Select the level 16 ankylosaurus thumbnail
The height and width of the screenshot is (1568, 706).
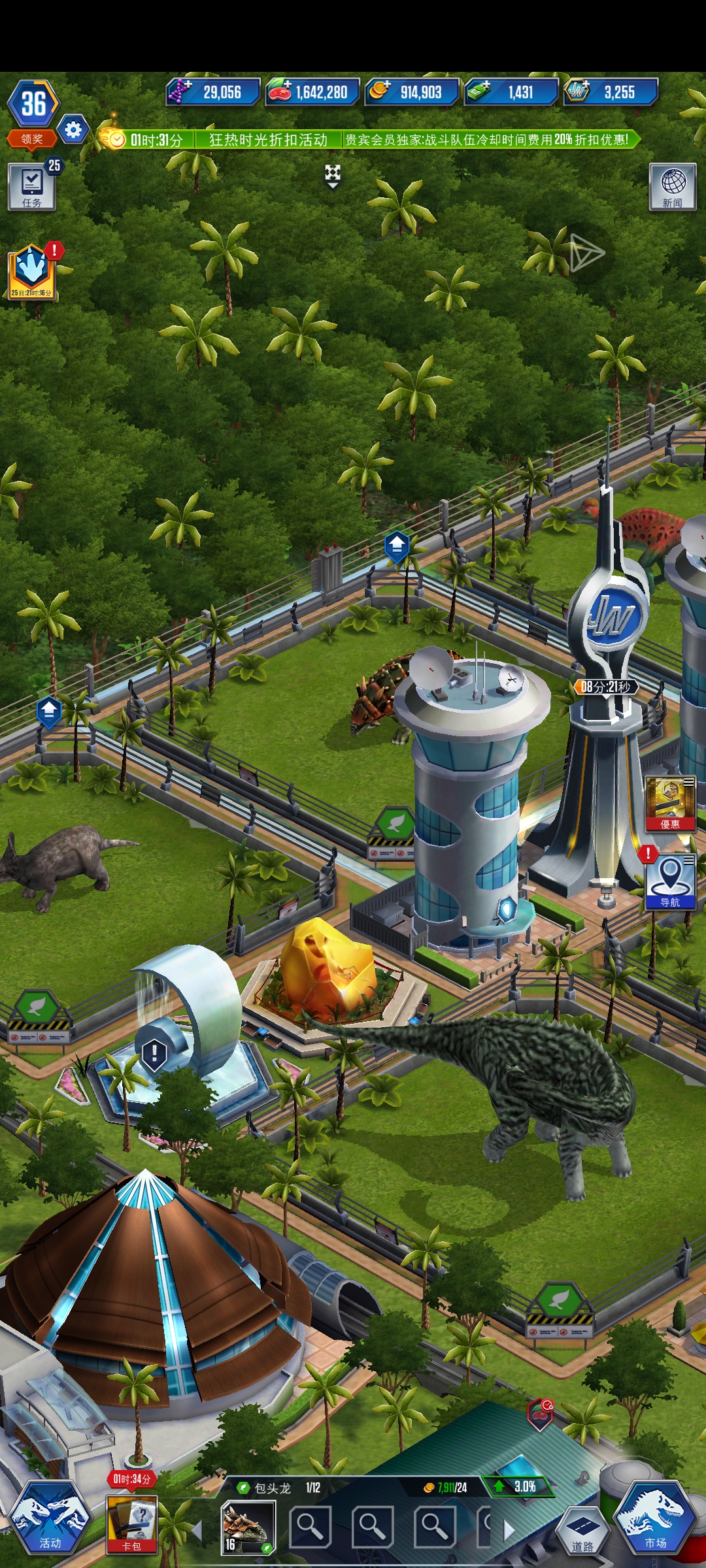(248, 1527)
